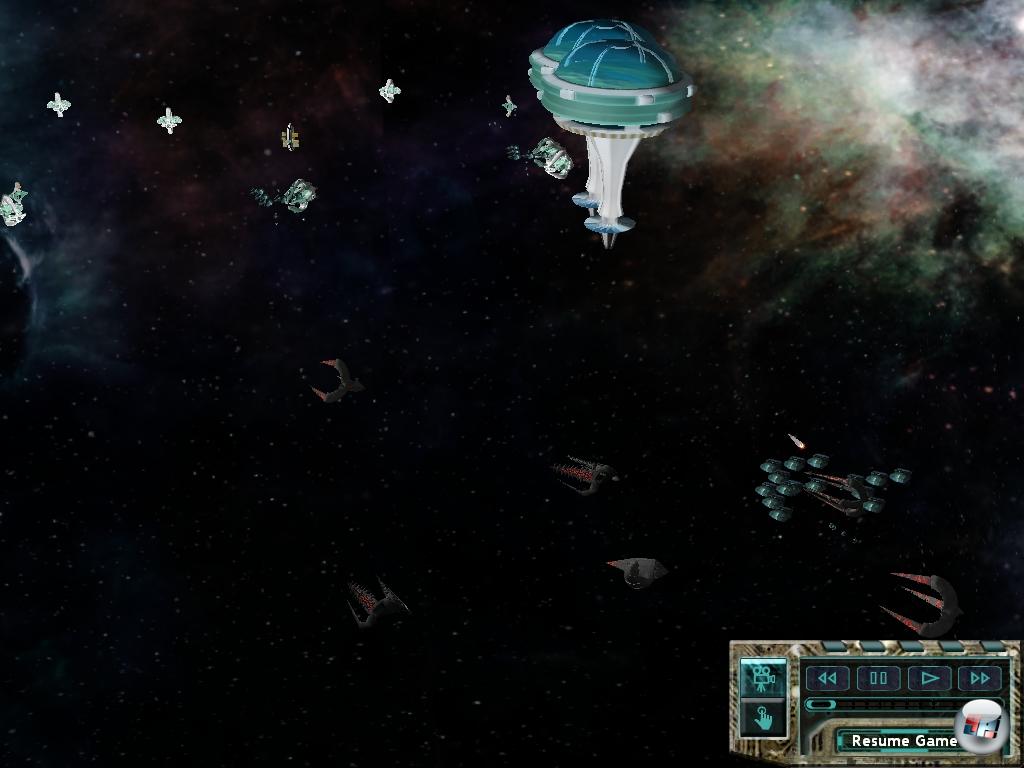This screenshot has width=1024, height=768.
Task: Pause the replay playback
Action: pyautogui.click(x=878, y=678)
